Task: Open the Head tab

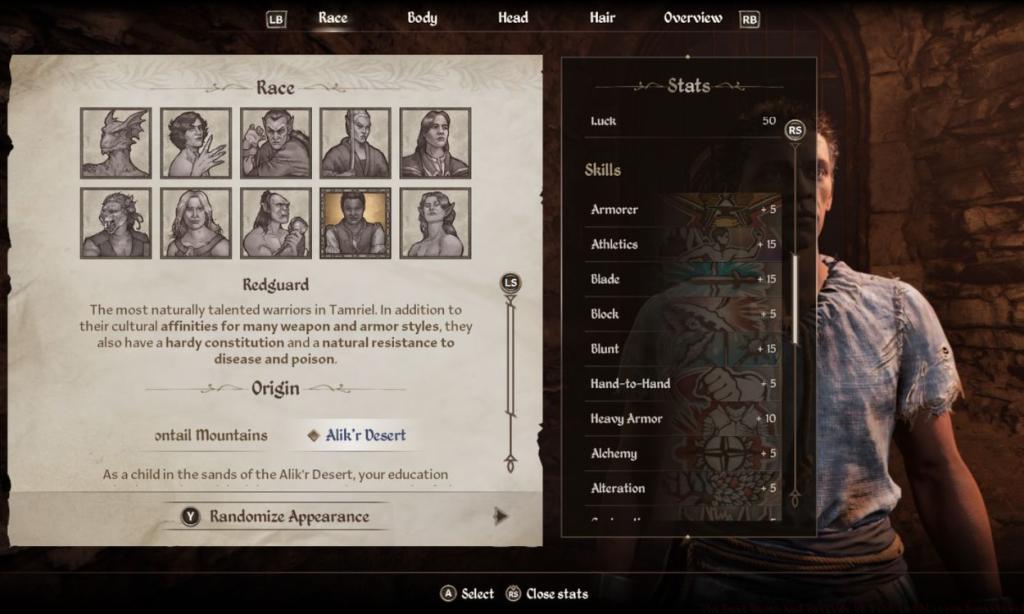Action: (x=513, y=18)
